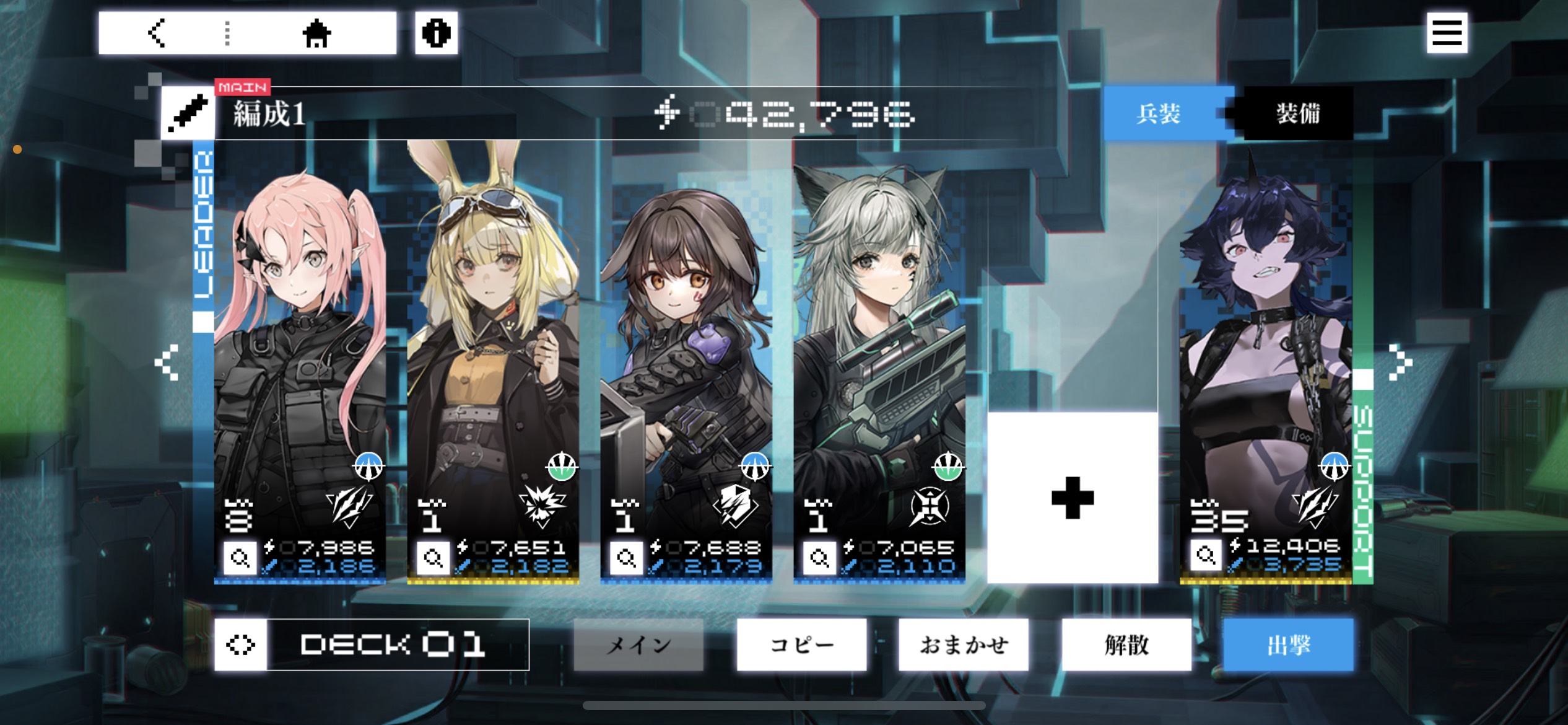Add a member to the empty slot
This screenshot has width=1568, height=725.
[1073, 498]
